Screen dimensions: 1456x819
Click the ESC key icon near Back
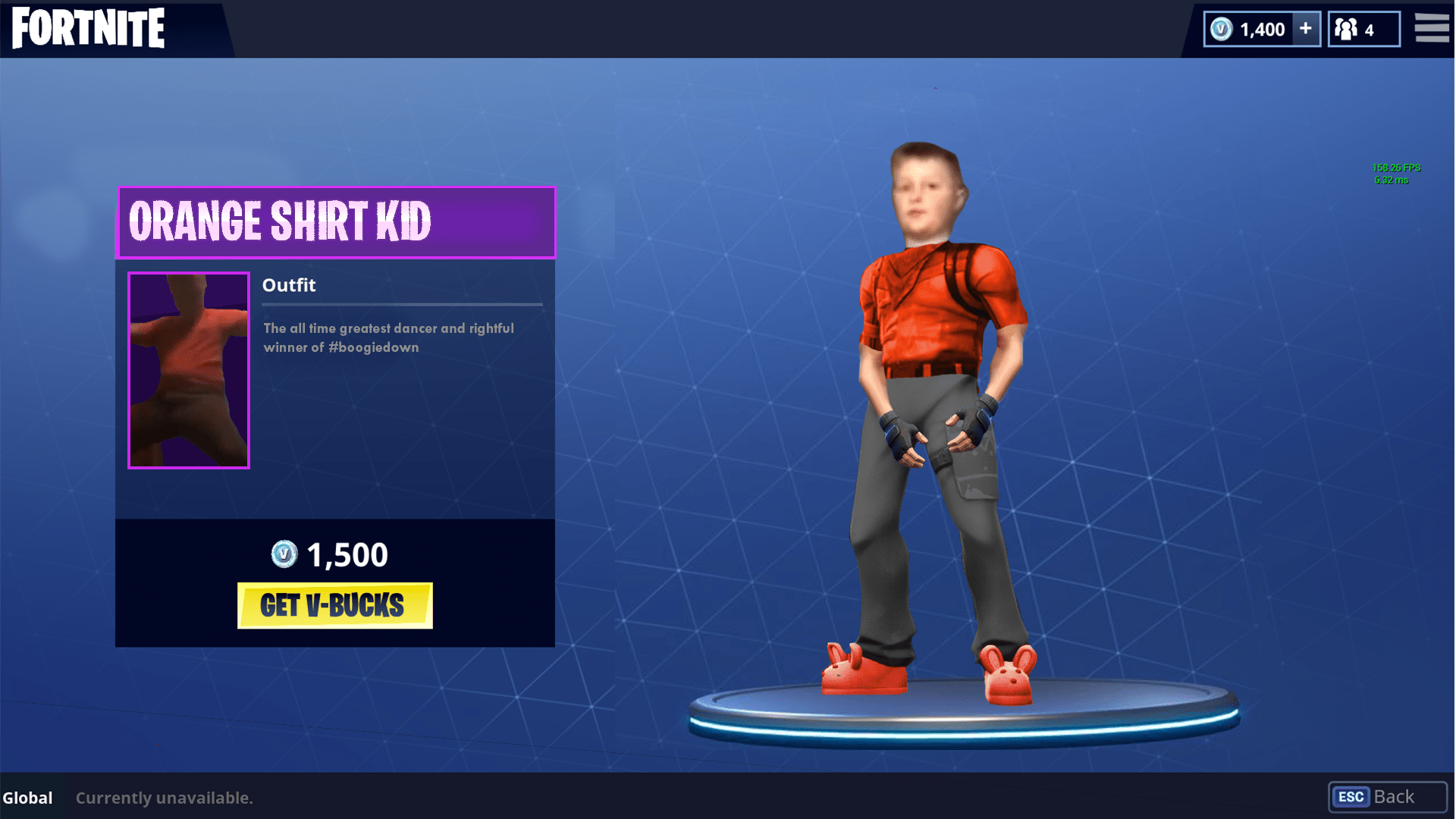pos(1353,797)
